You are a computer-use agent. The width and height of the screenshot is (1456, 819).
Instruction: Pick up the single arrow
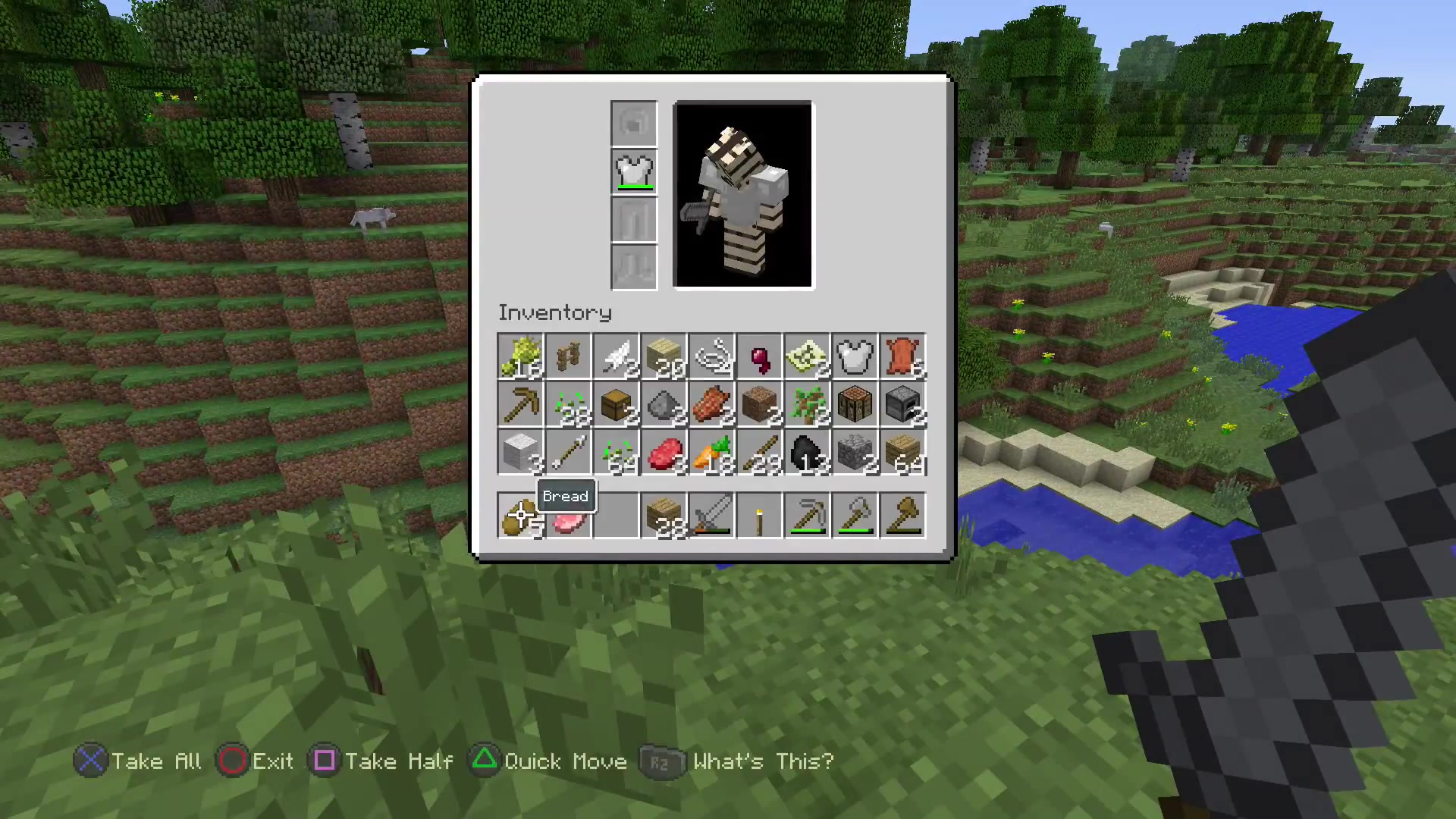click(569, 453)
